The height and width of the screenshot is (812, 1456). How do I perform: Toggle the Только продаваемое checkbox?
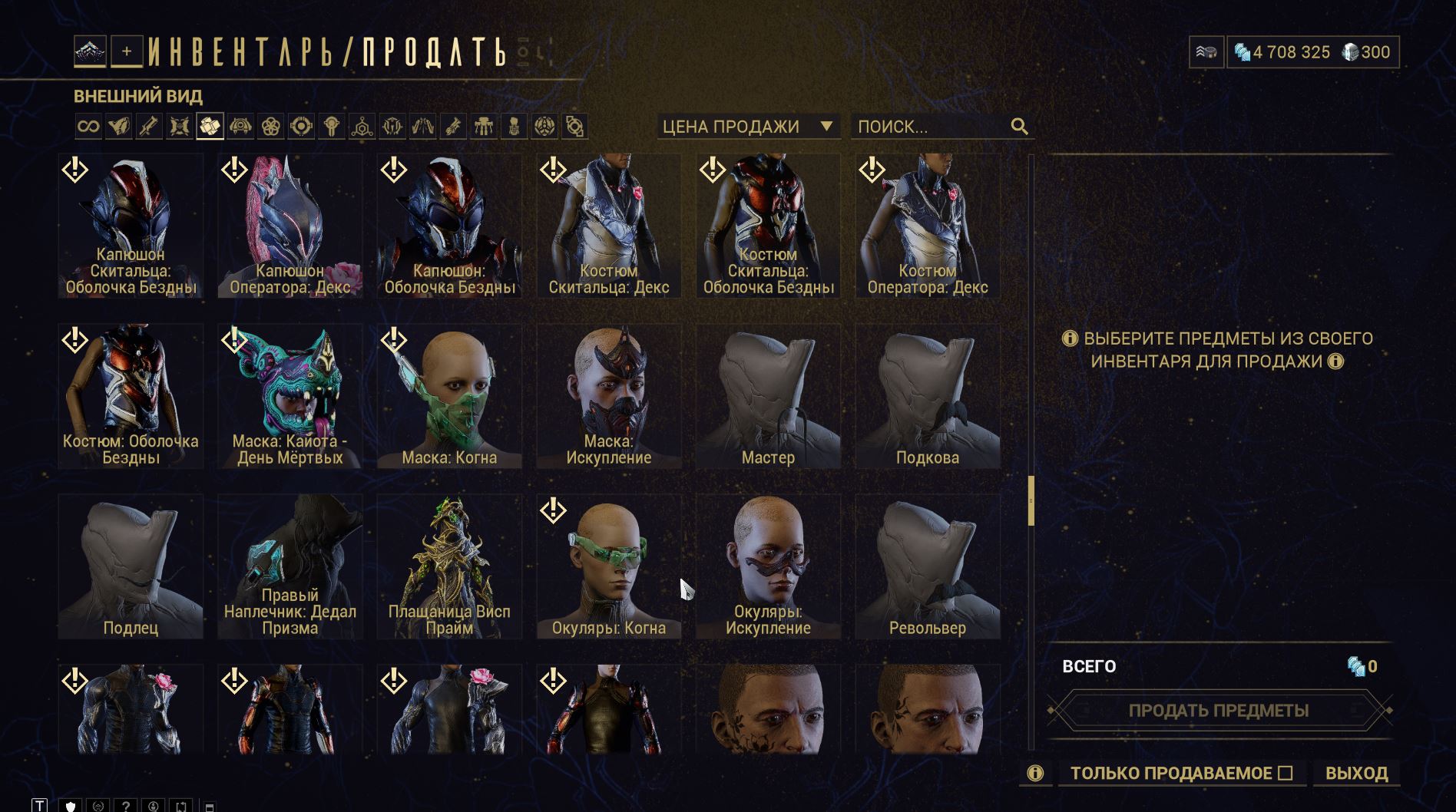click(1286, 773)
